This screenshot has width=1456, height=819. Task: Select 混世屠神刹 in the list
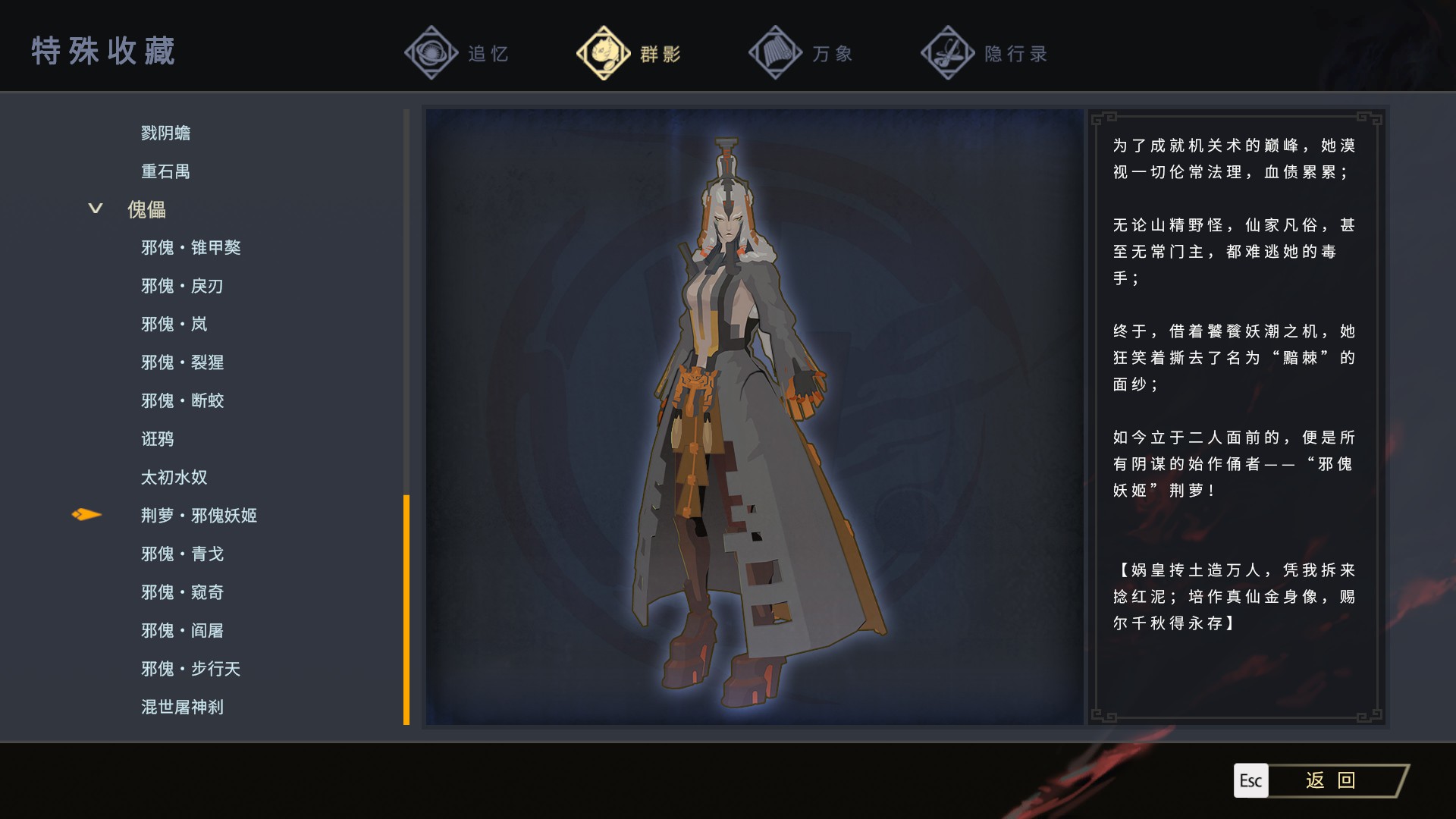pyautogui.click(x=182, y=707)
